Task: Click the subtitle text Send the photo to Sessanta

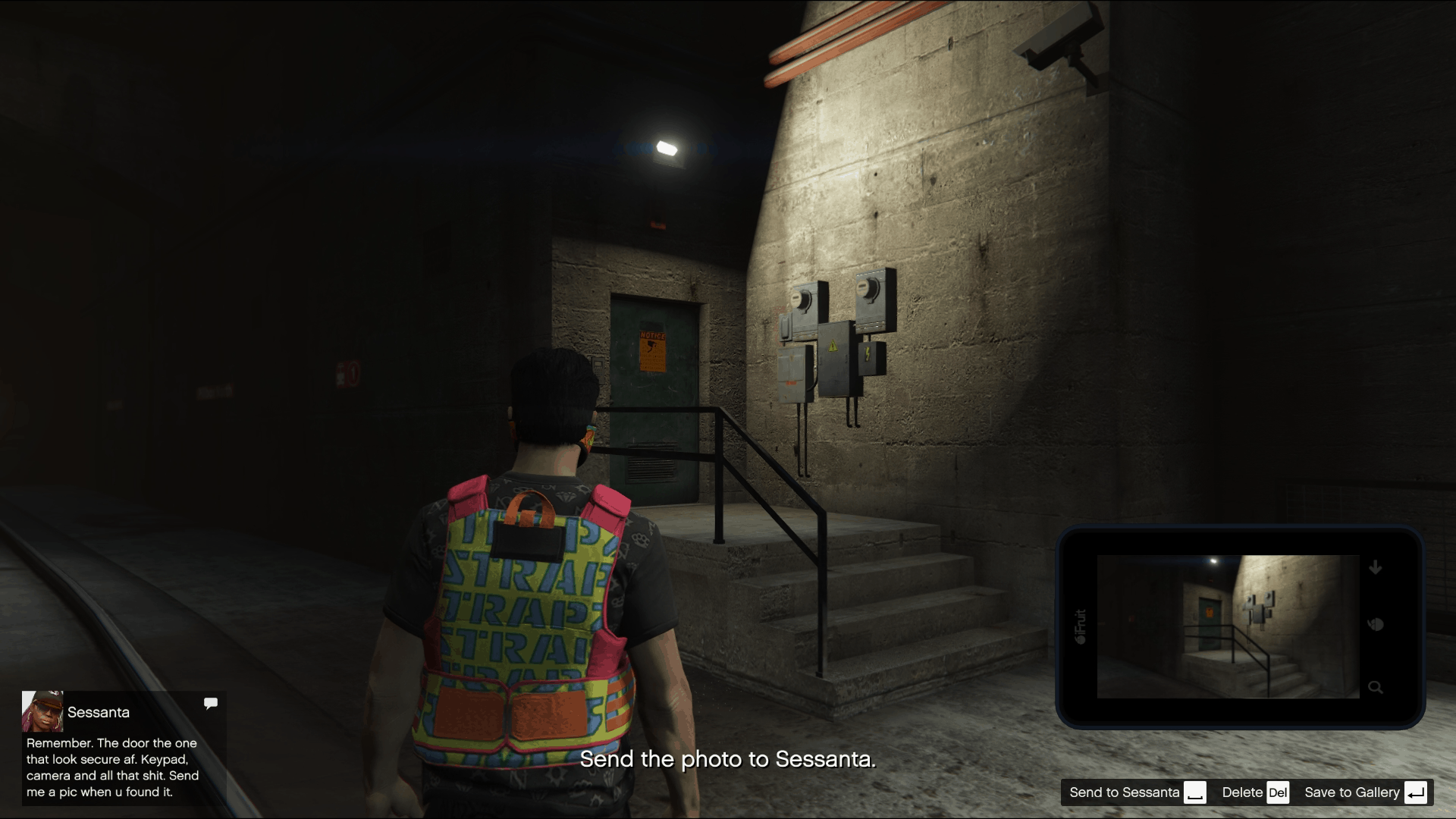Action: click(x=728, y=758)
